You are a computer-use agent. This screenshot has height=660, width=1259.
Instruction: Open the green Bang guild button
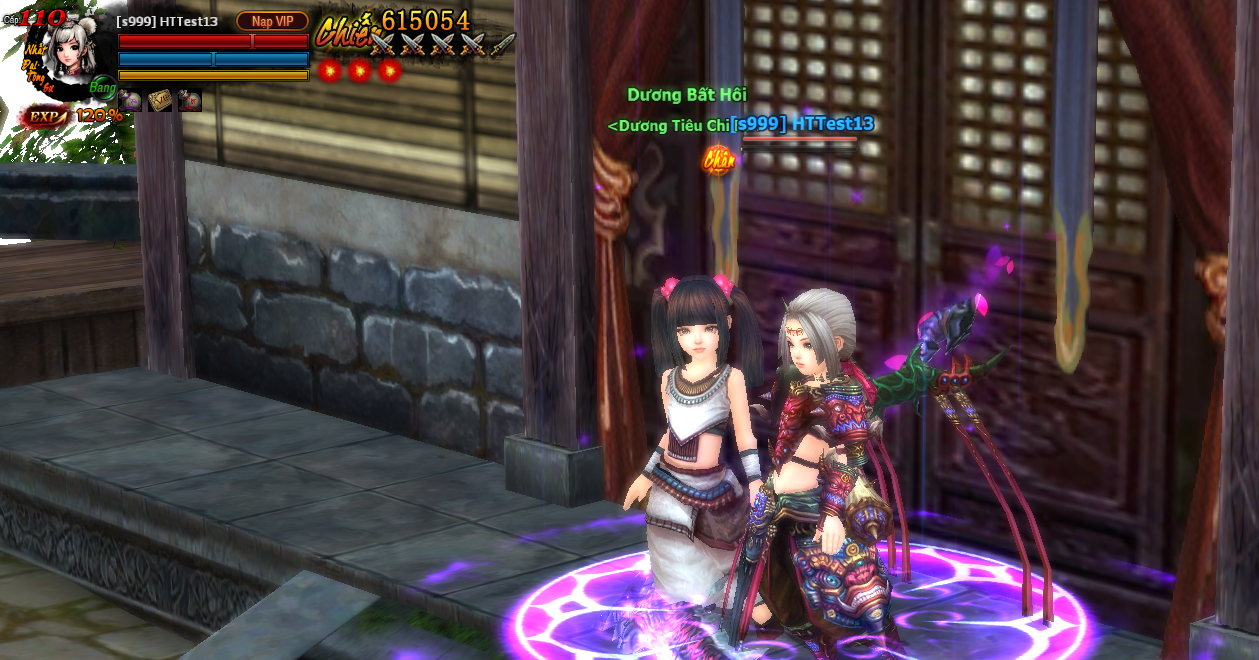[x=102, y=87]
